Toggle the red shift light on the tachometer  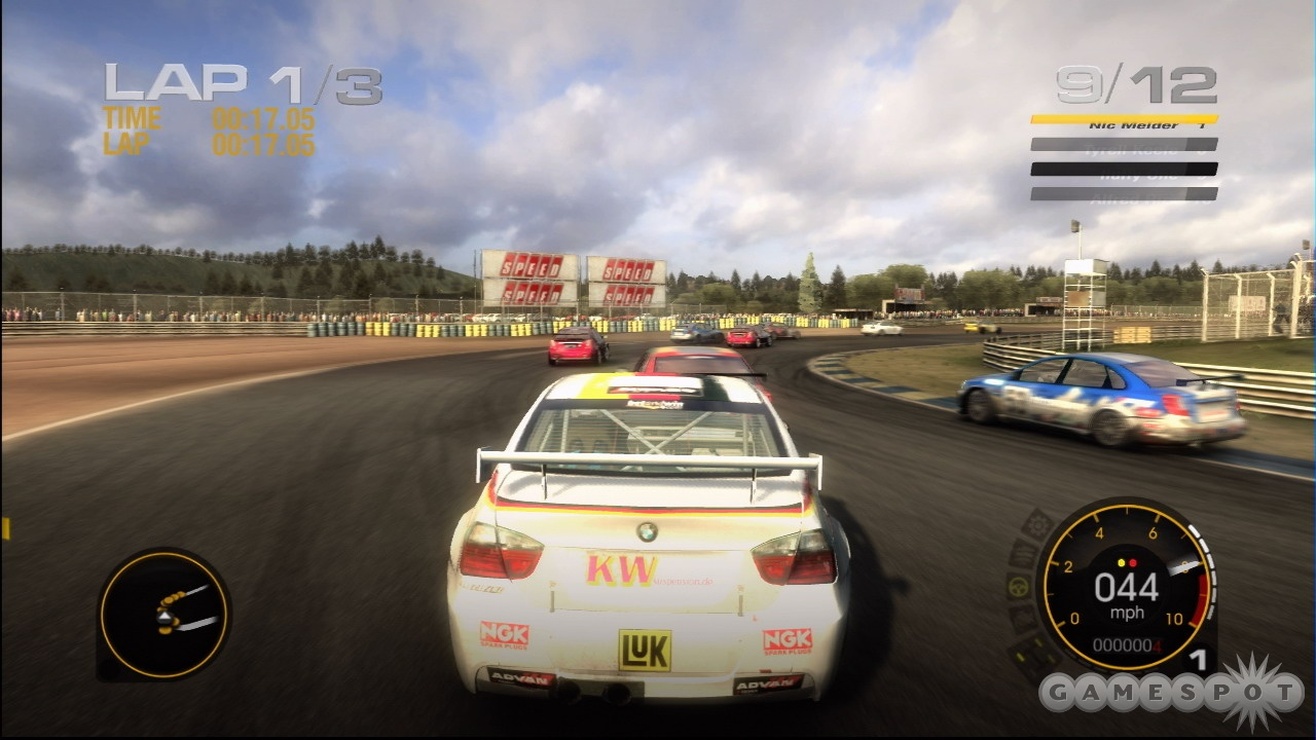point(1134,563)
